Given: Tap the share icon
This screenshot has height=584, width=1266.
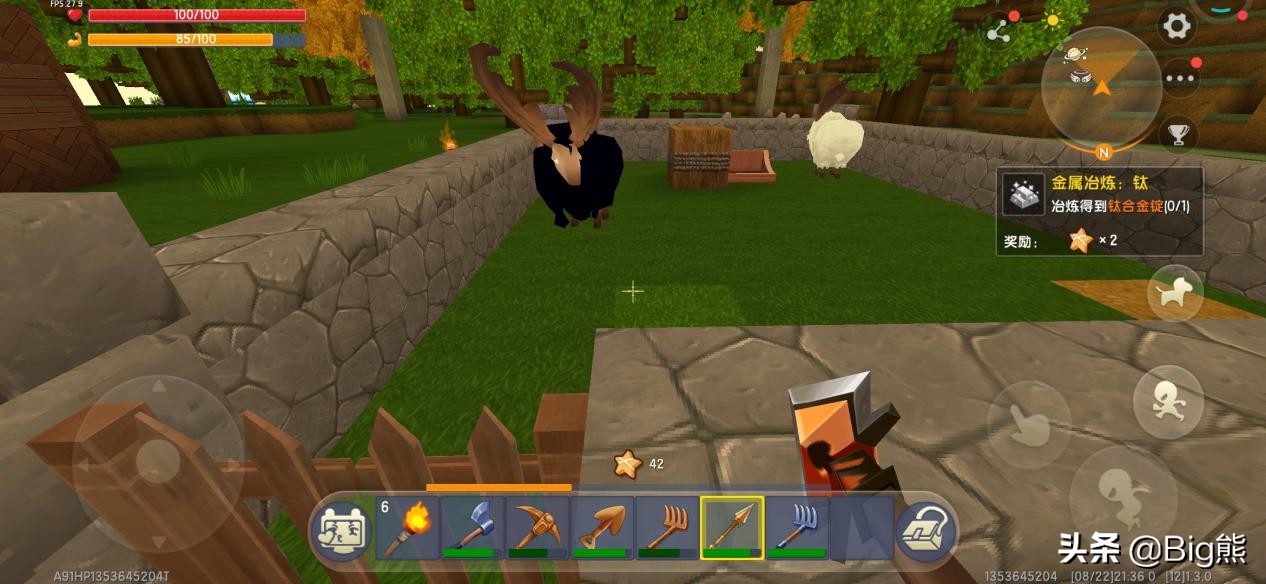Looking at the screenshot, I should click(998, 31).
